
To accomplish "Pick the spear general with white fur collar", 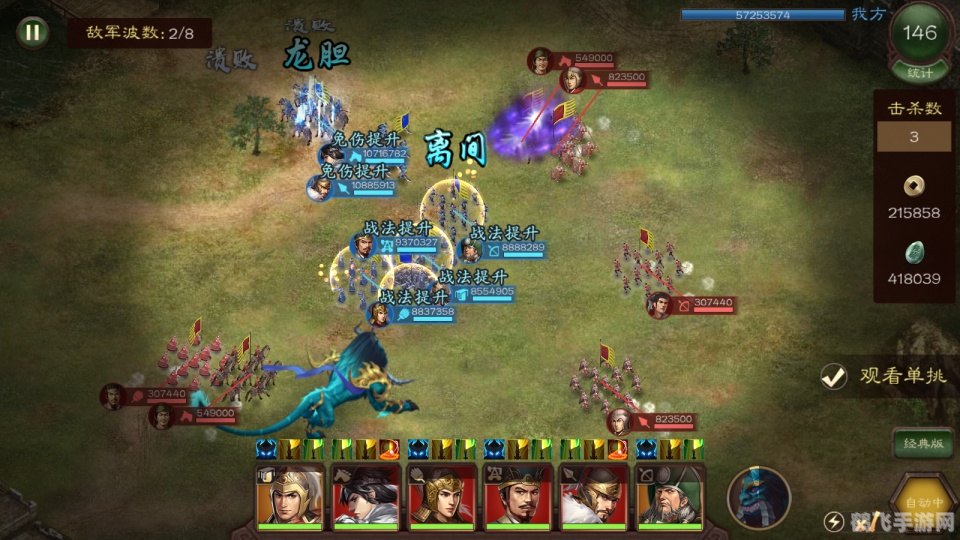I will (593, 495).
